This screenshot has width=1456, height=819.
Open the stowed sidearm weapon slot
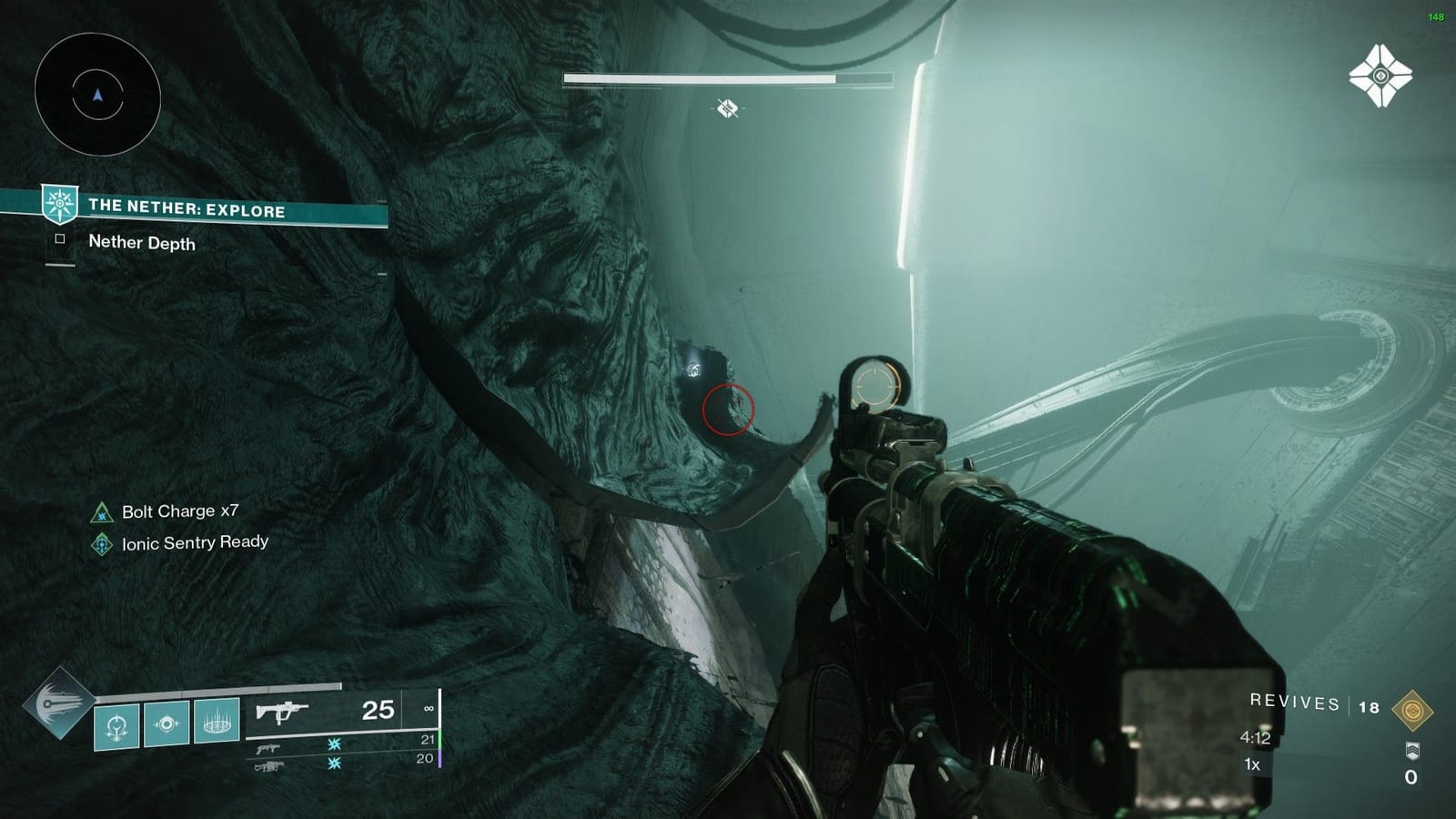tap(269, 747)
